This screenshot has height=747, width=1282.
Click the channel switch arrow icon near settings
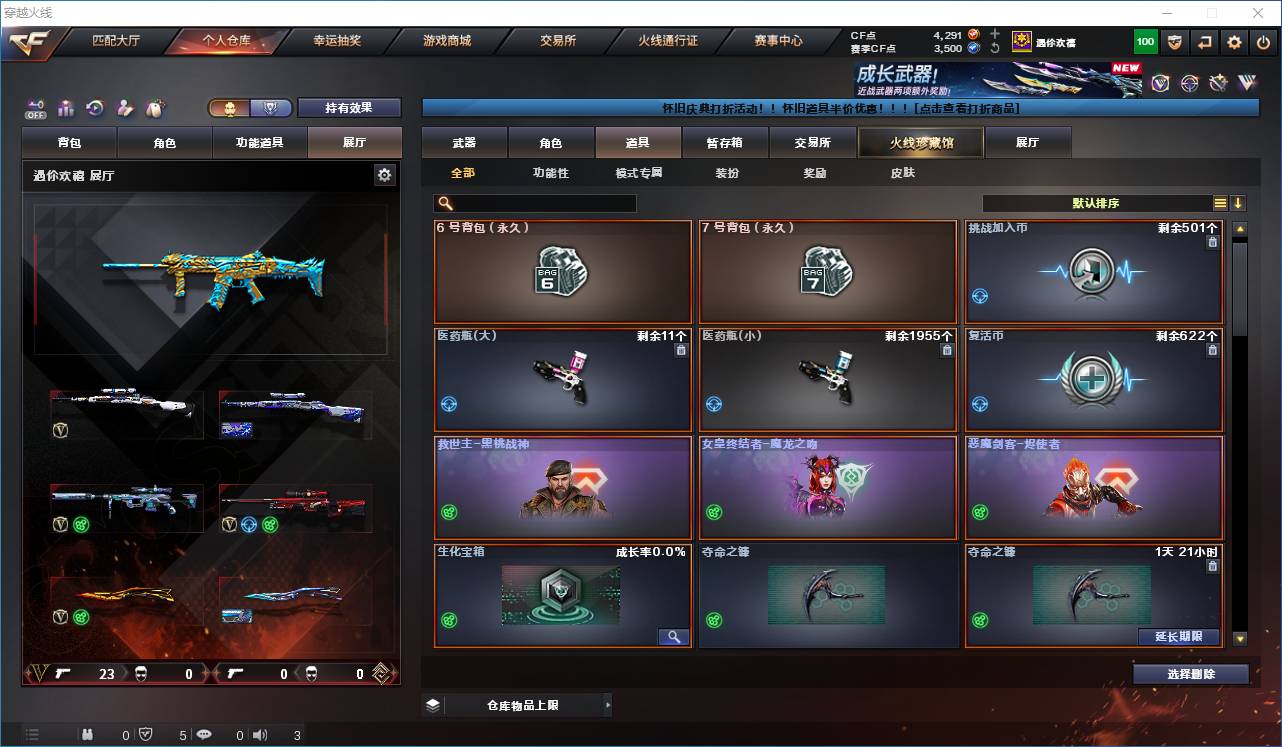click(x=1202, y=42)
